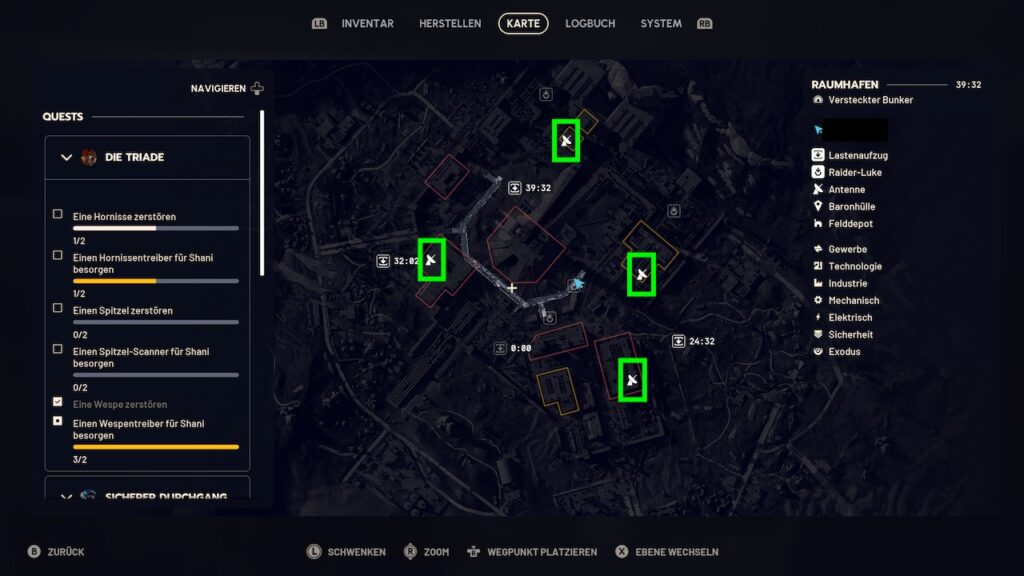Select the Lastenaufzug marker timed 32:02
The width and height of the screenshot is (1024, 576).
point(383,261)
